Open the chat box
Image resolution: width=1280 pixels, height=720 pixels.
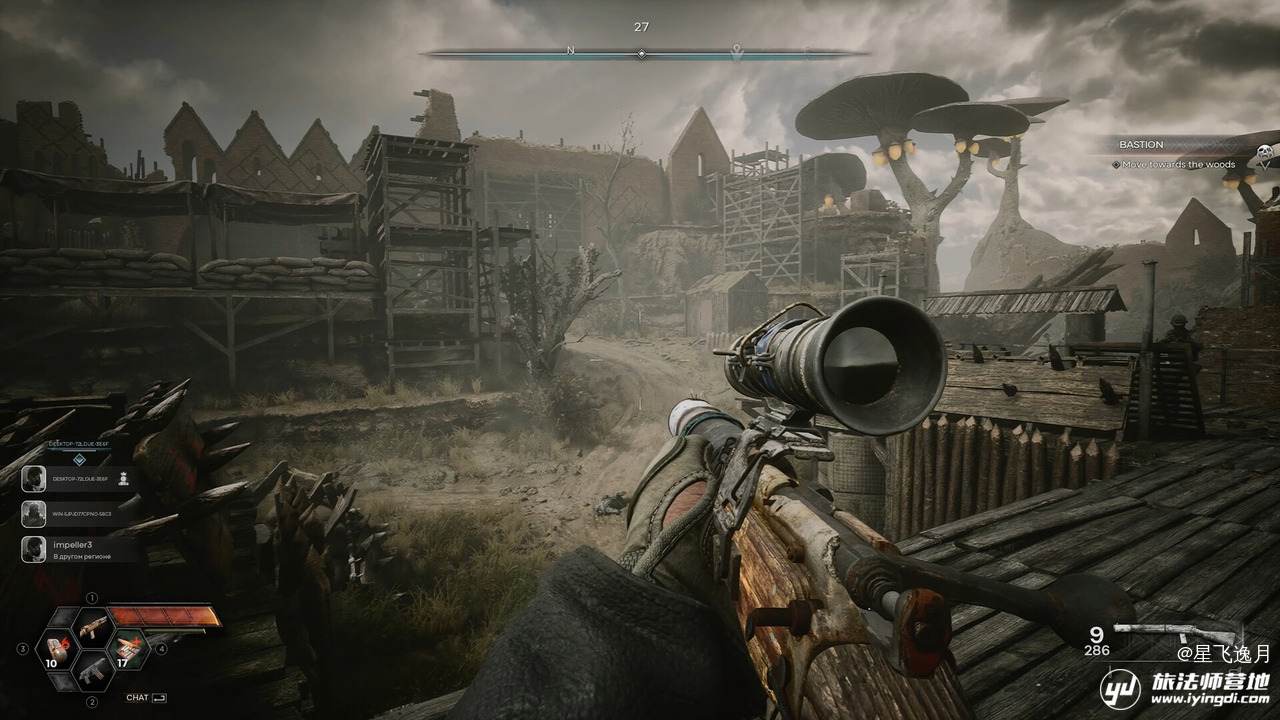tap(146, 698)
